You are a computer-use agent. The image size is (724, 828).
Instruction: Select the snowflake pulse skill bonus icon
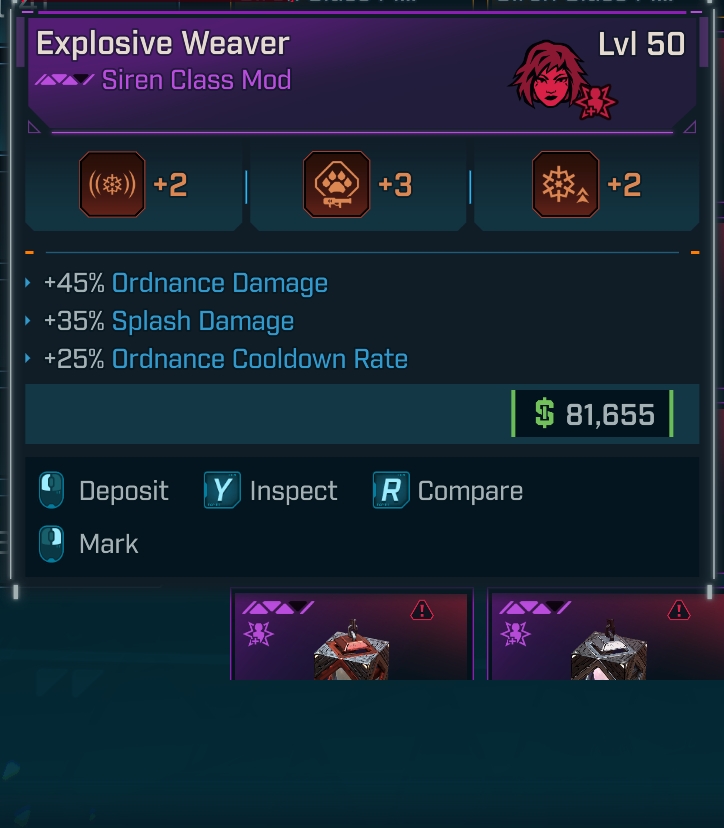point(112,185)
